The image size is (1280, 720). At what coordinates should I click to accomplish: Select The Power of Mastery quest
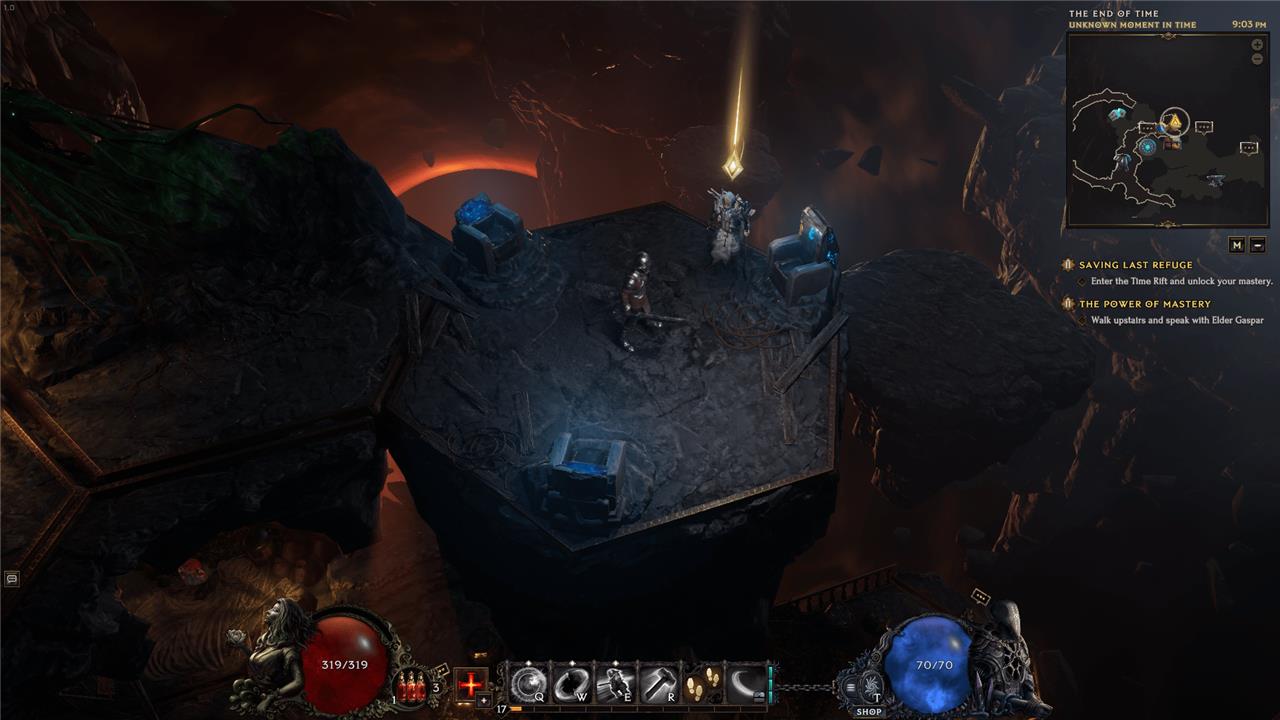pyautogui.click(x=1144, y=304)
